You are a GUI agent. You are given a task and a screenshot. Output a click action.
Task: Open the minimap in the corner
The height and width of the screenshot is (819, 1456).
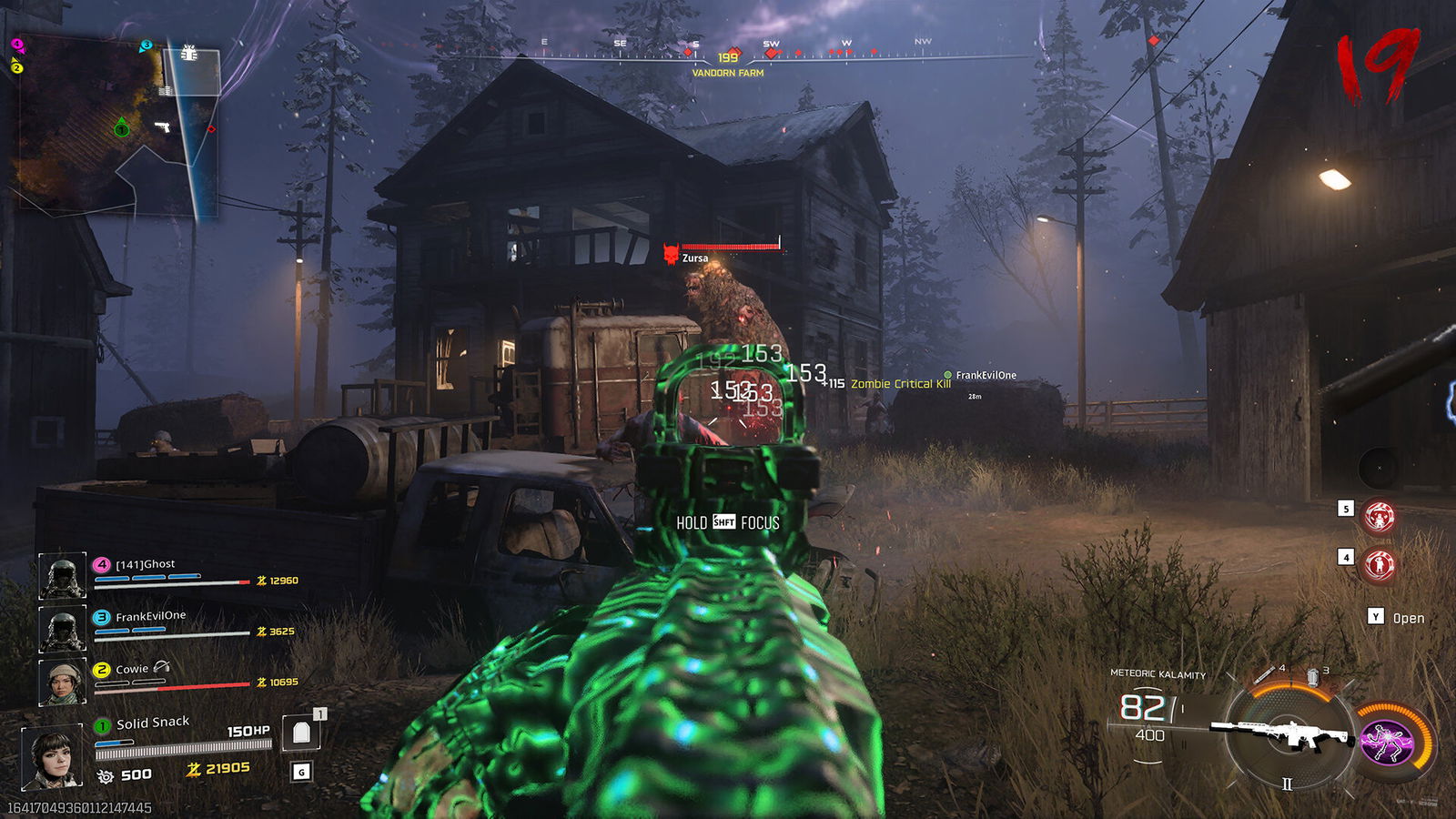point(116,126)
